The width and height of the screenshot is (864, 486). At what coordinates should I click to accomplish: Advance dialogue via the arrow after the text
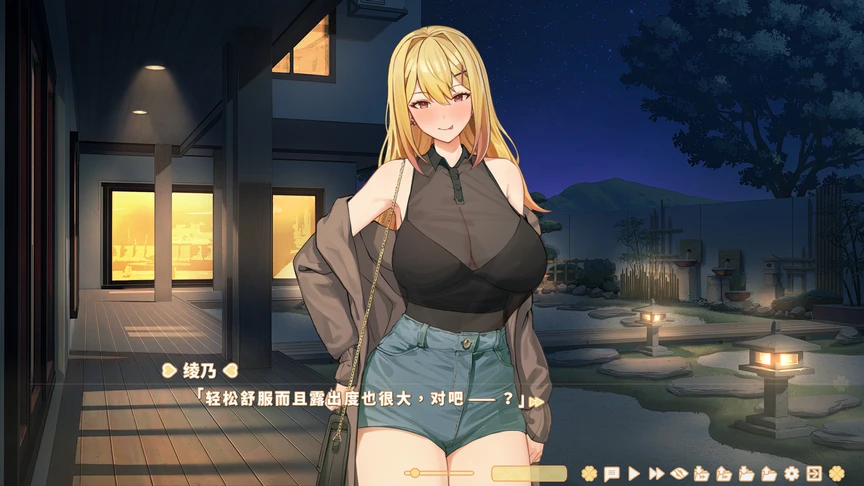click(537, 401)
